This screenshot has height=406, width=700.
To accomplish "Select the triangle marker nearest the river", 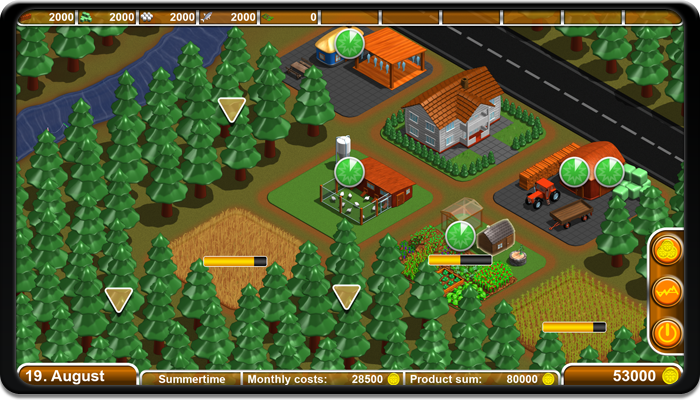I will click(232, 109).
